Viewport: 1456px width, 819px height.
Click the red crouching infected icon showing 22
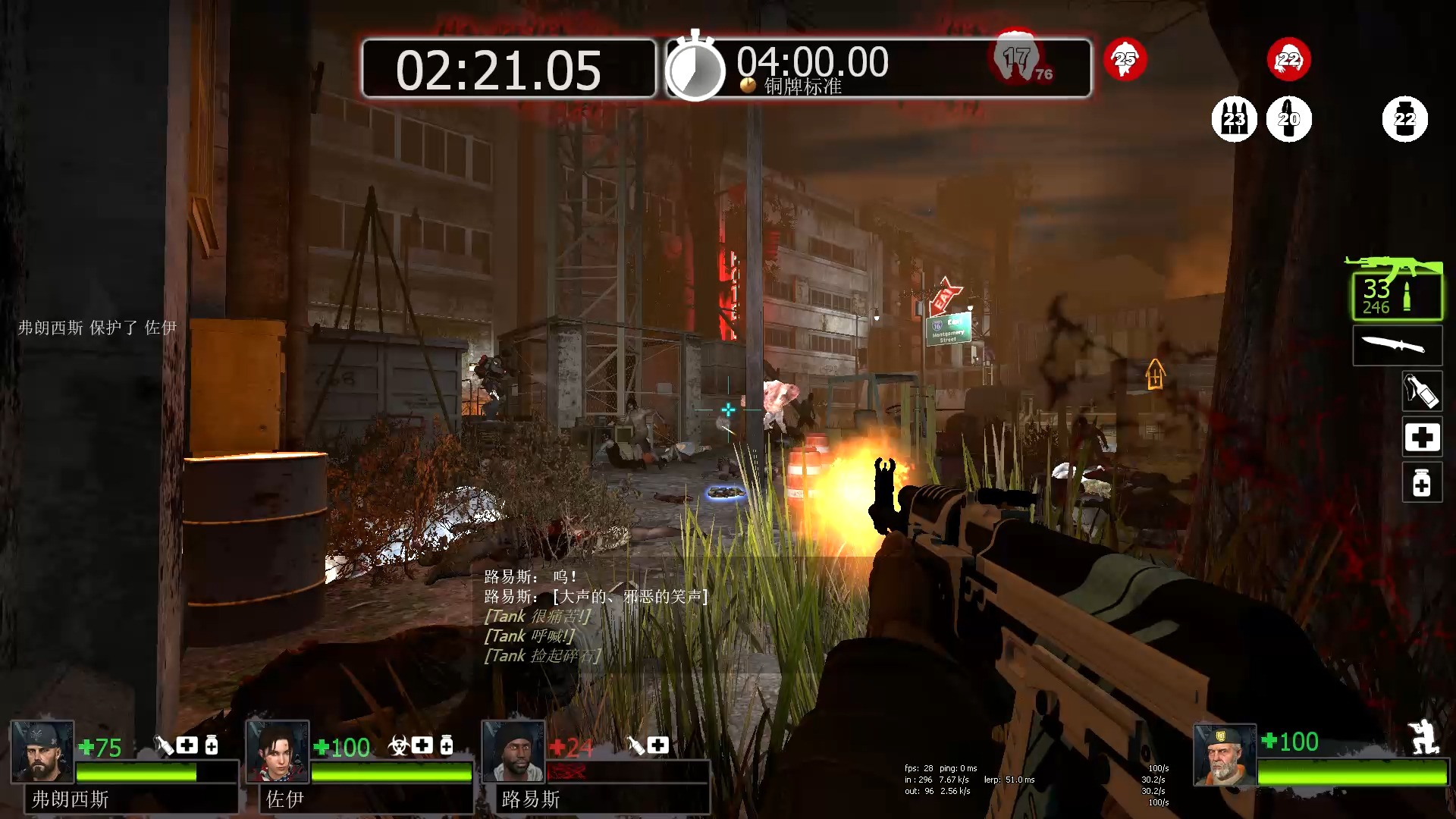pyautogui.click(x=1288, y=59)
